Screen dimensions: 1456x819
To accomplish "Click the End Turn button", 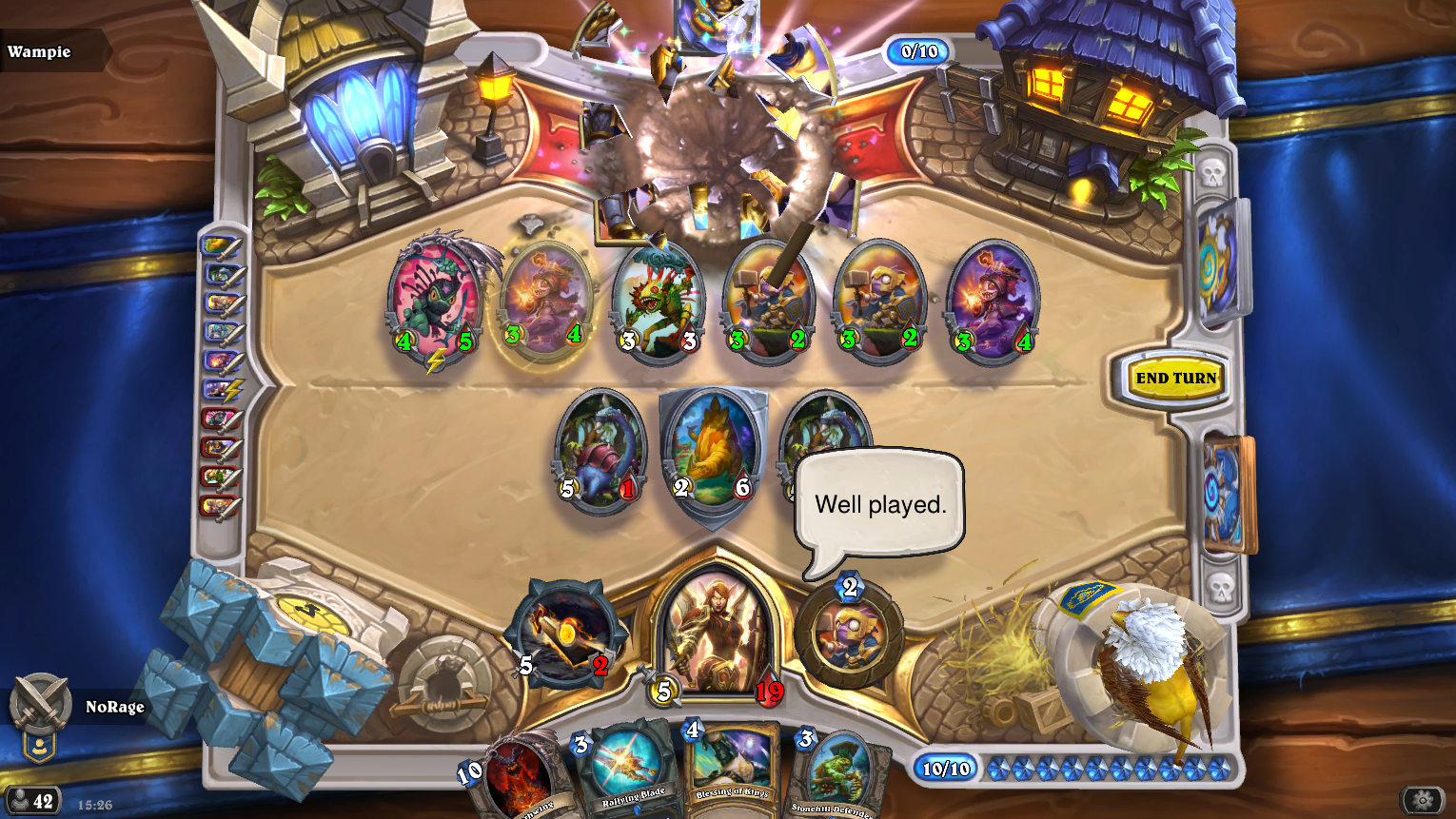I will (x=1175, y=379).
